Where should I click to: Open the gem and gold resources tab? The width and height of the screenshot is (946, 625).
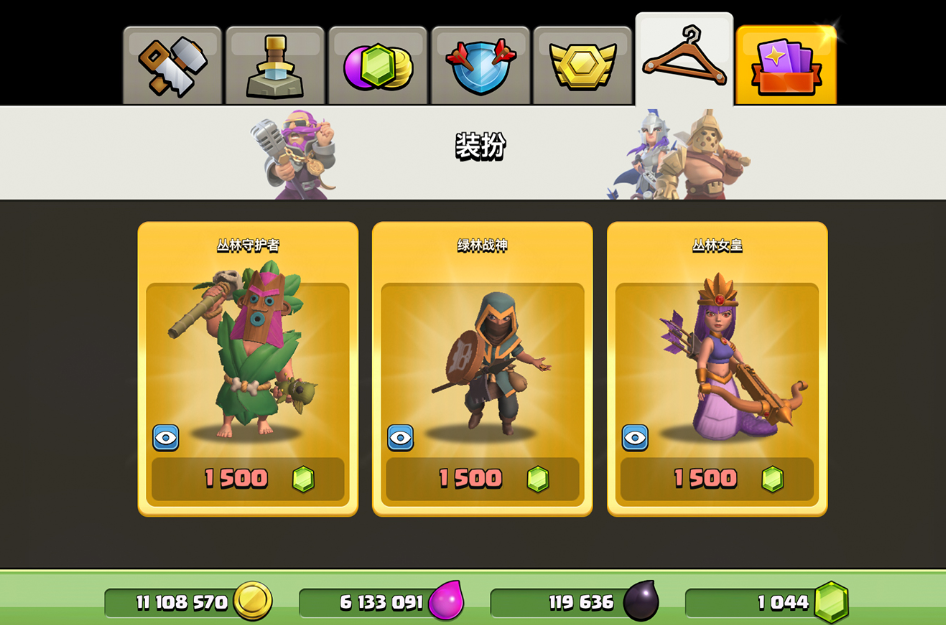click(378, 66)
